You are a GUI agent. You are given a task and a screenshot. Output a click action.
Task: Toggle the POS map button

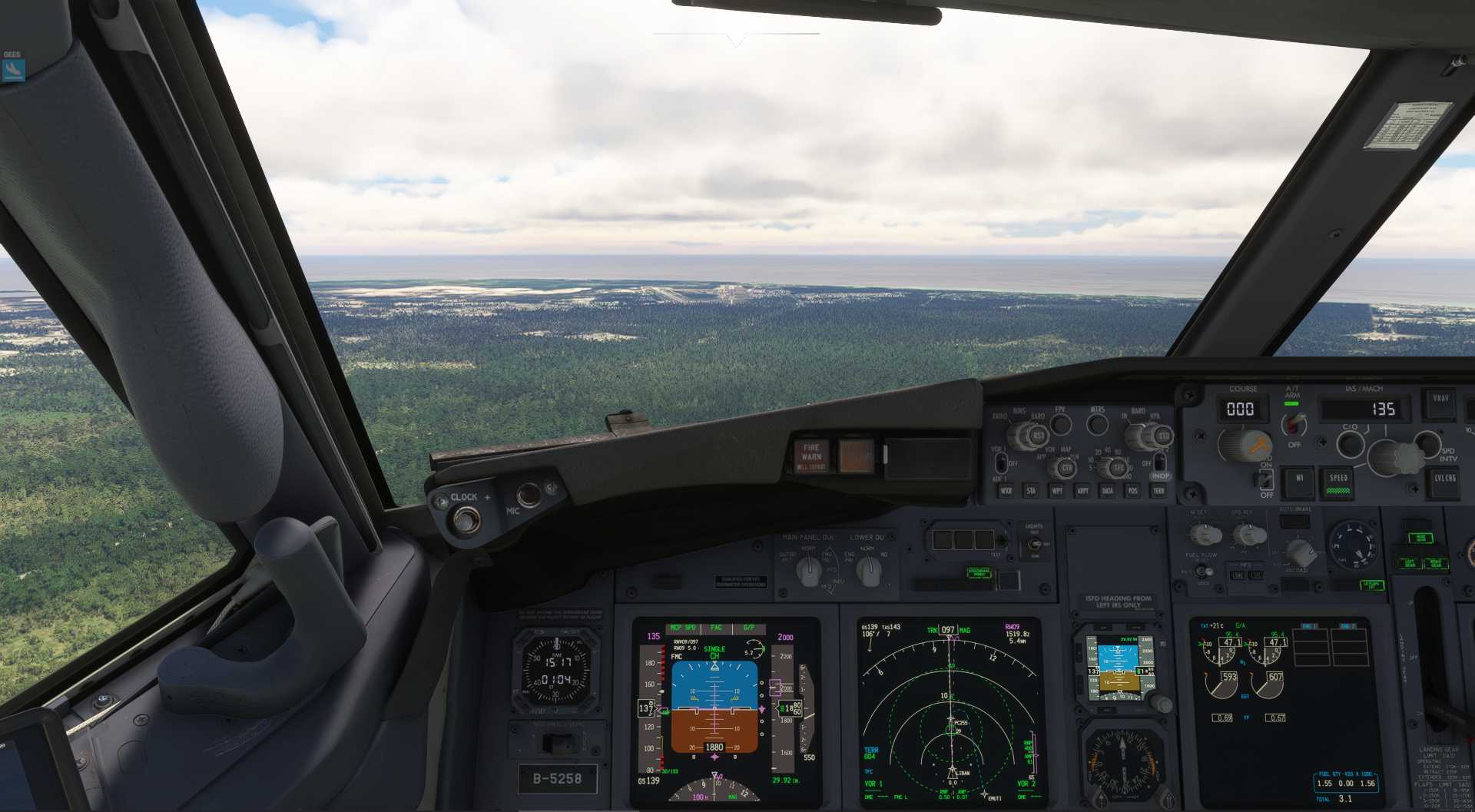[x=1132, y=491]
